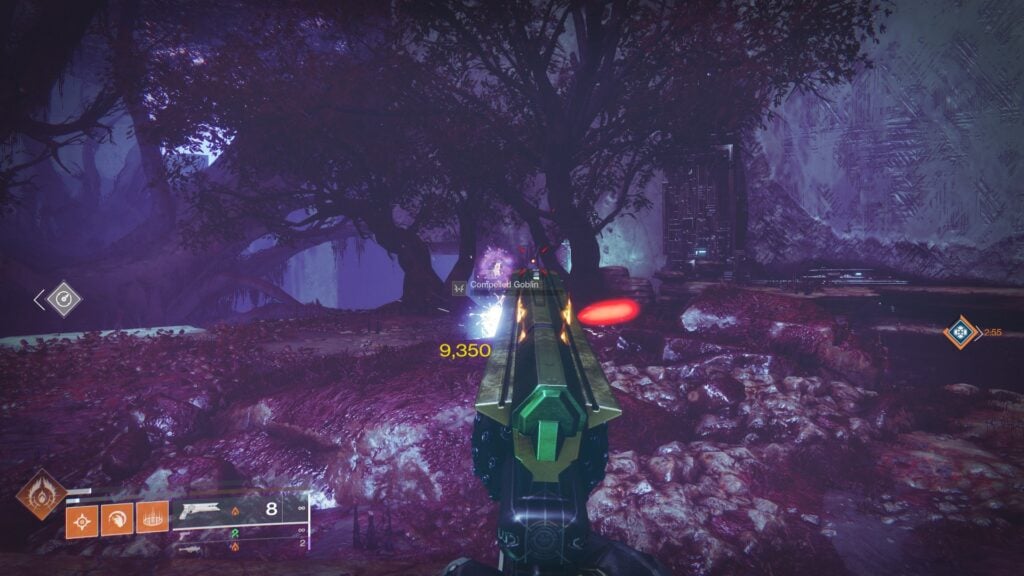This screenshot has width=1024, height=576.
Task: Switch to the bottom stowed weapon
Action: click(189, 547)
